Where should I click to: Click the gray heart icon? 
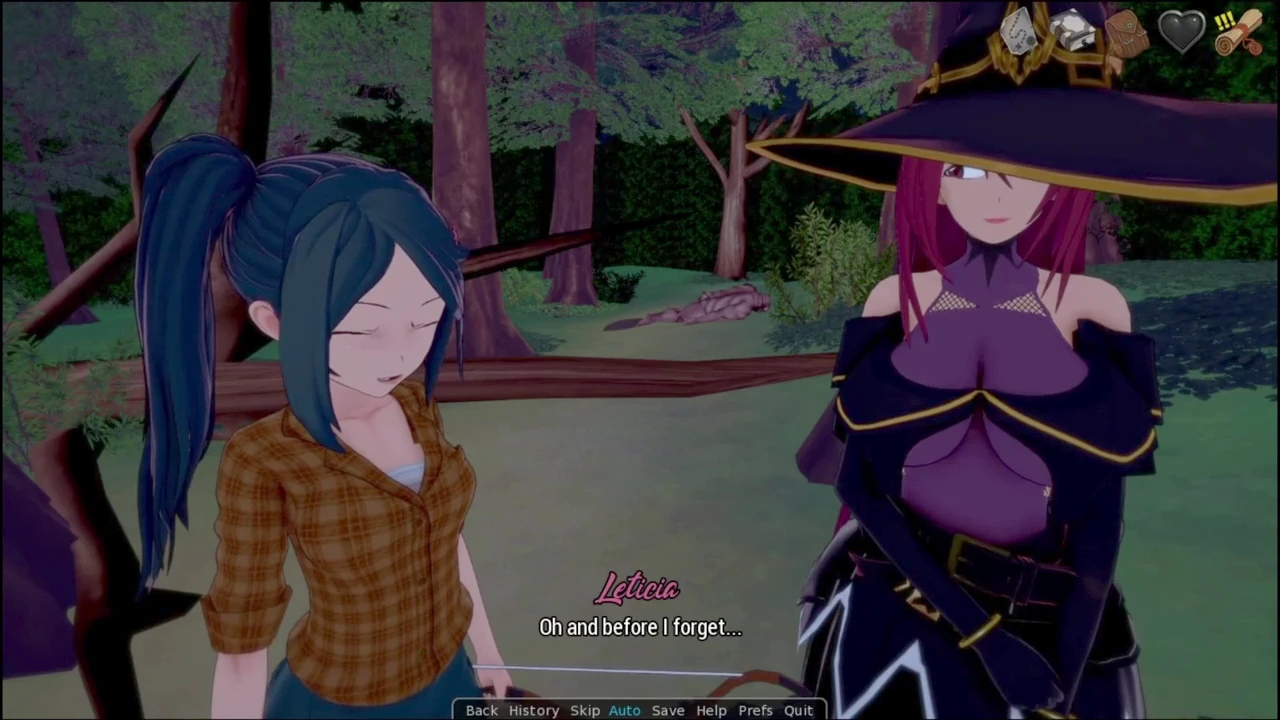pos(1181,32)
